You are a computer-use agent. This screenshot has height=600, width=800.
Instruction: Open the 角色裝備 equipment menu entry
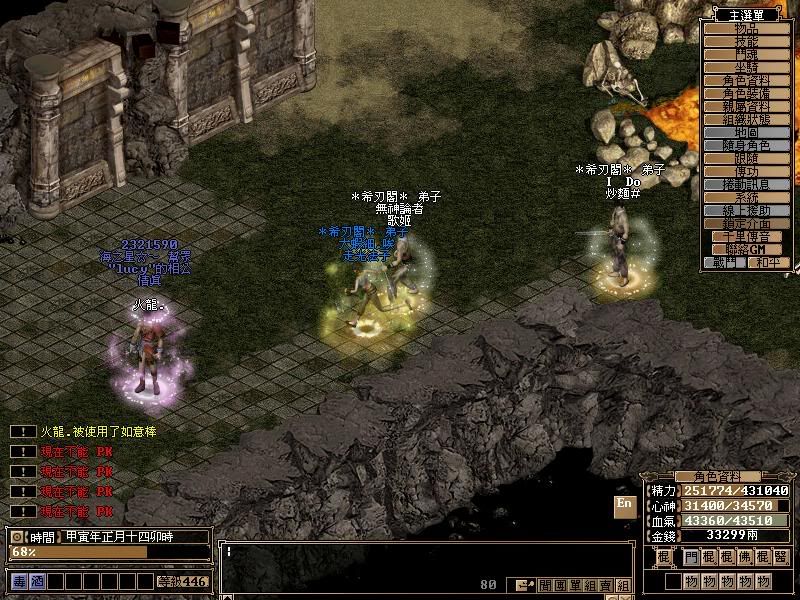(x=747, y=93)
